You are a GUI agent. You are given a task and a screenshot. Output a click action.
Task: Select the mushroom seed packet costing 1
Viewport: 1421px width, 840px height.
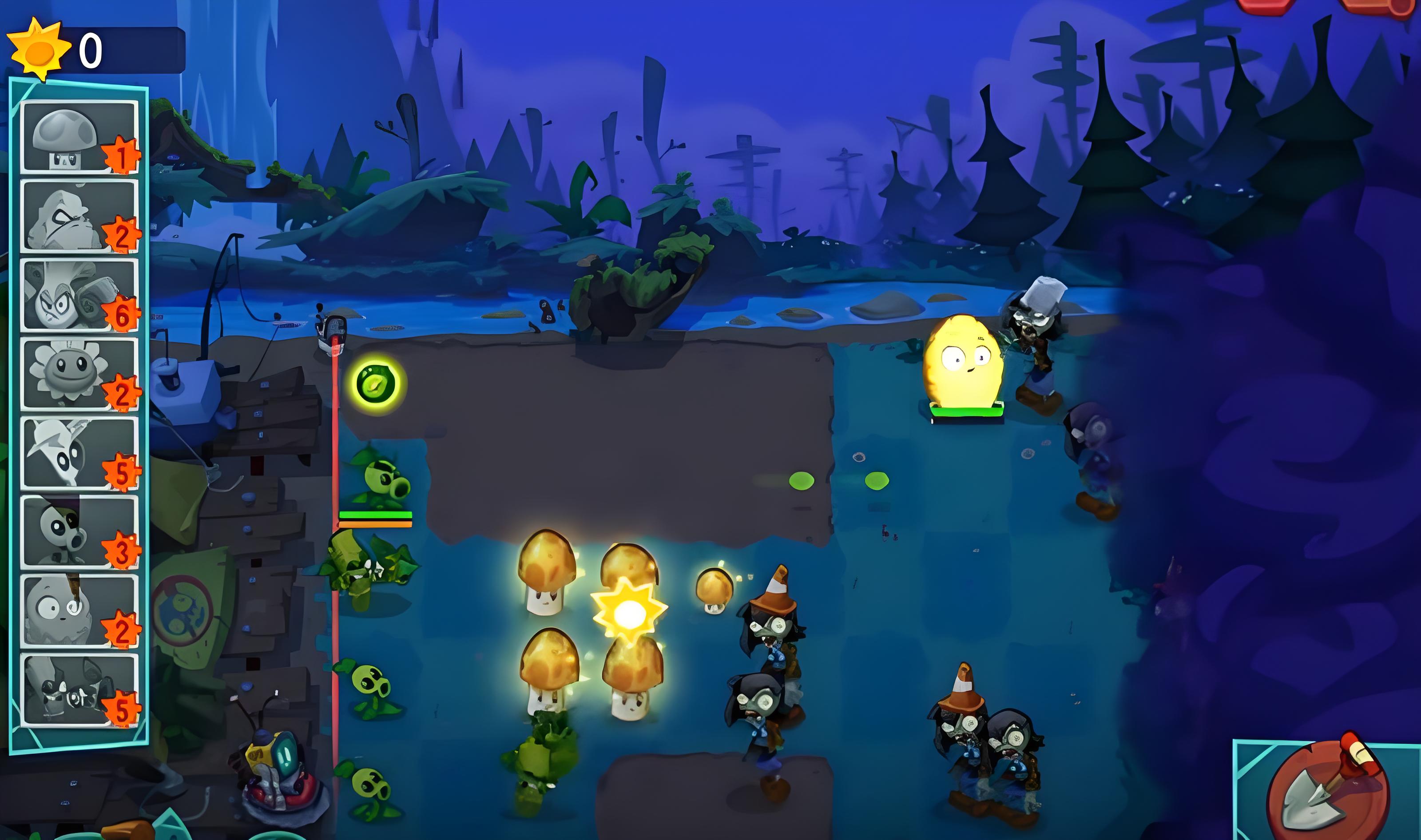tap(79, 137)
